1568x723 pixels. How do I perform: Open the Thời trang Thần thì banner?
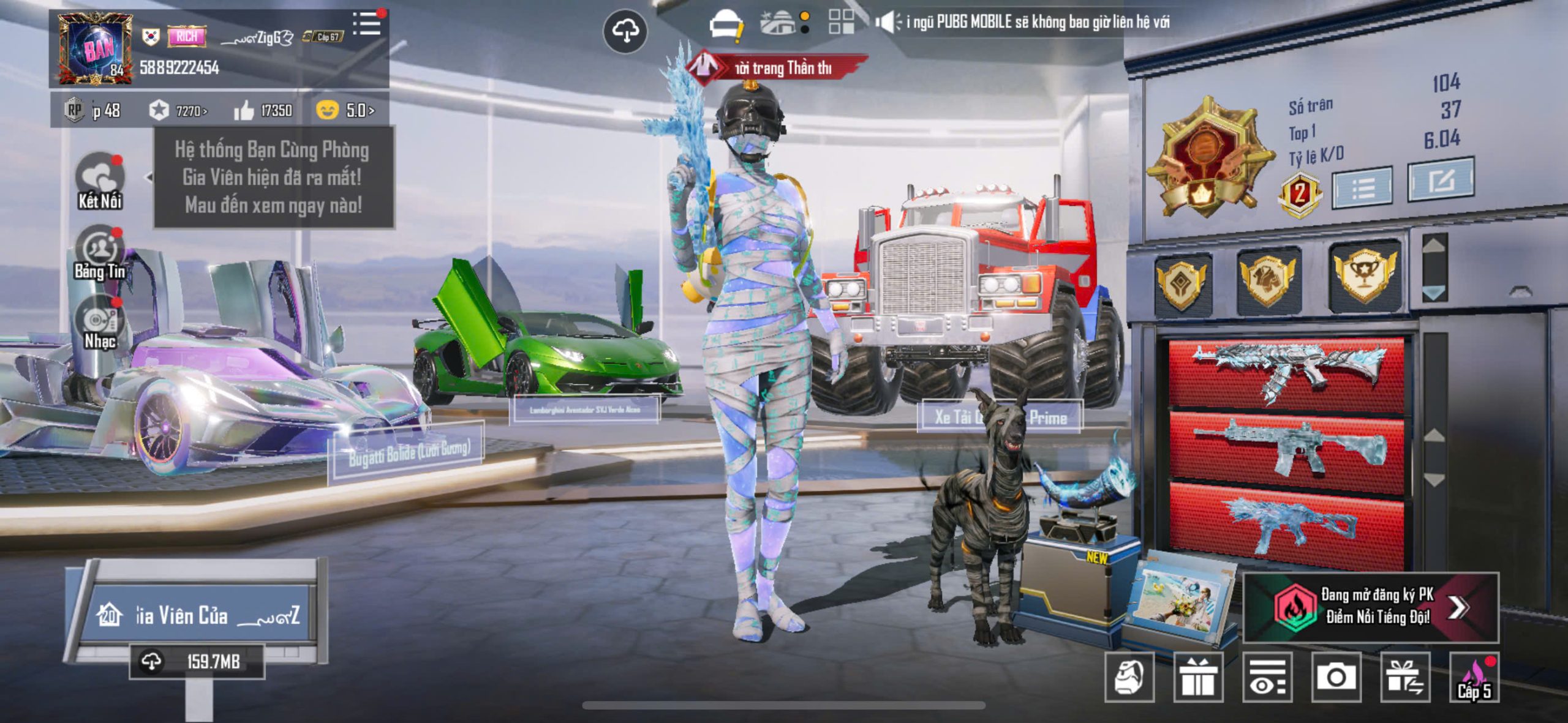point(777,67)
